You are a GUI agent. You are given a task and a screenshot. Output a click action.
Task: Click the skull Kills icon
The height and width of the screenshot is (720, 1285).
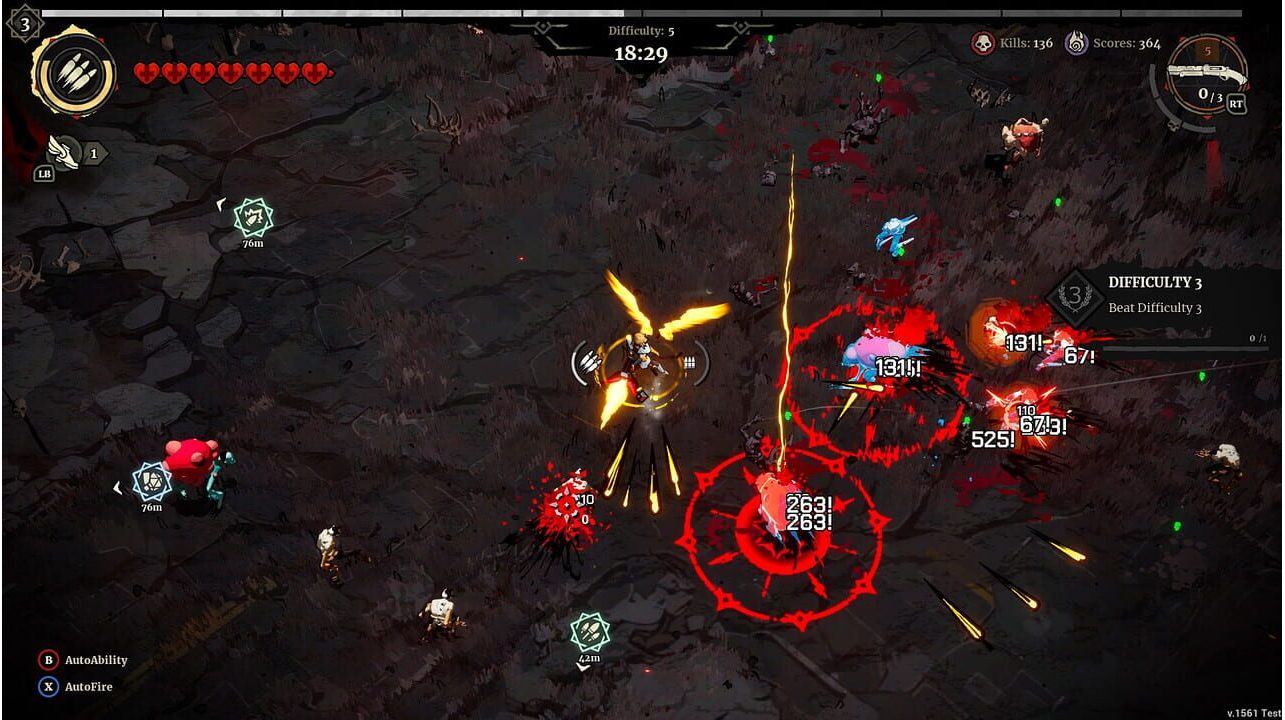983,43
